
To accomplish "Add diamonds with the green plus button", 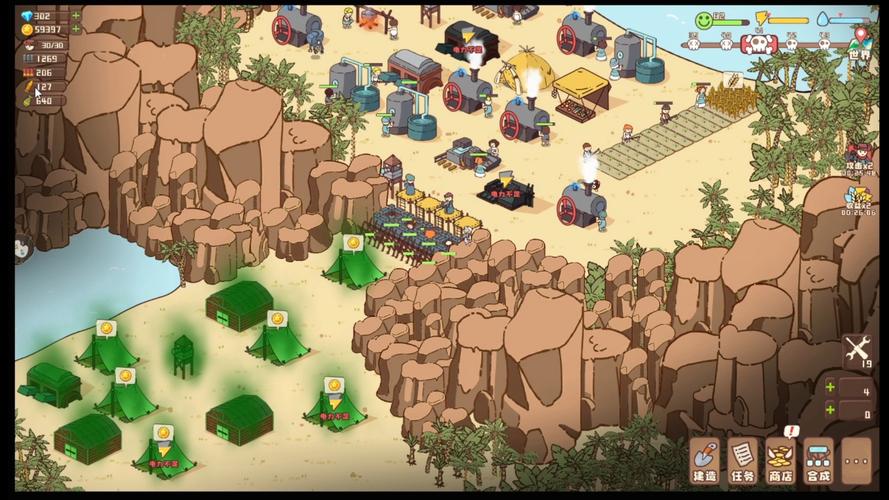I will coord(76,16).
